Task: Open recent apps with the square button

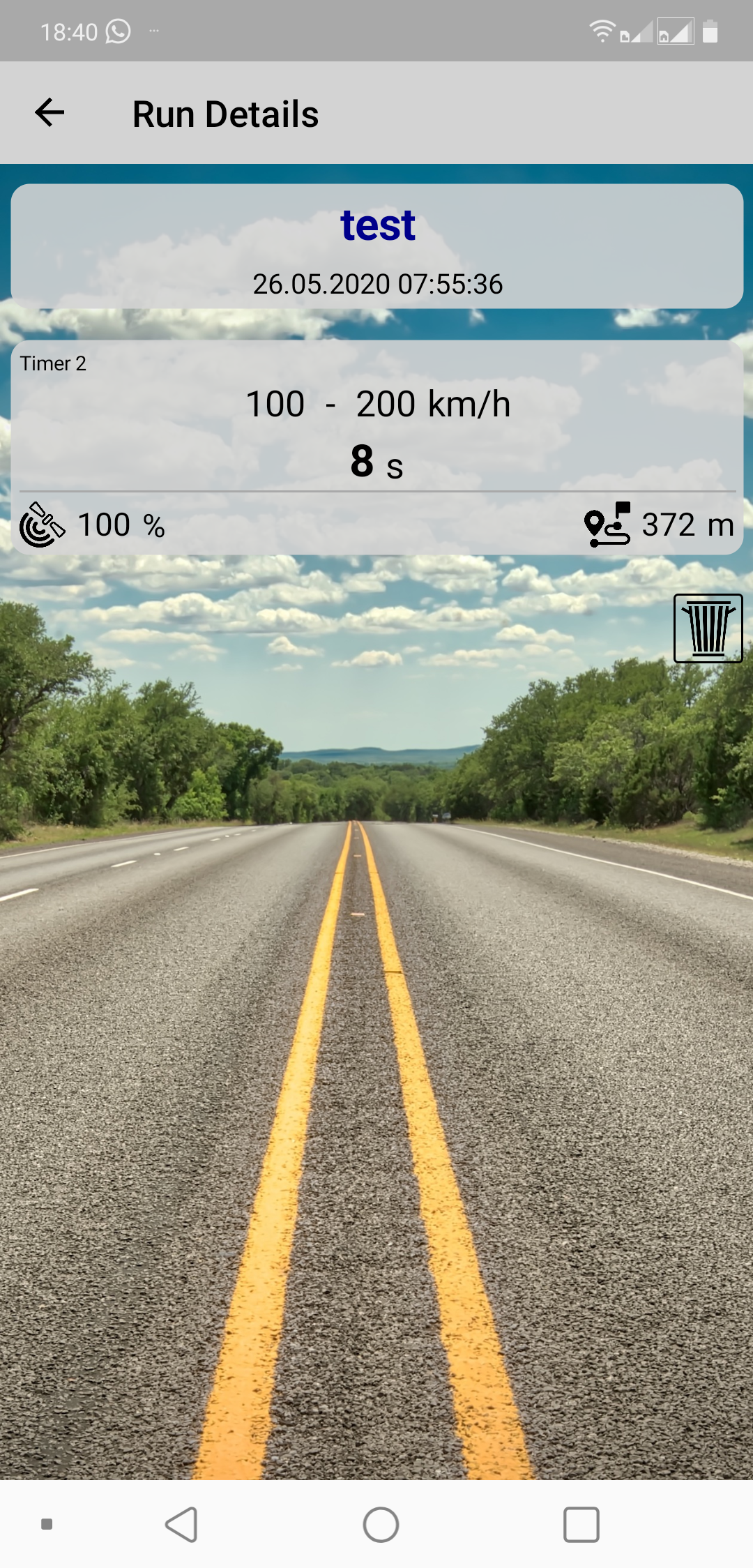Action: (x=581, y=1524)
